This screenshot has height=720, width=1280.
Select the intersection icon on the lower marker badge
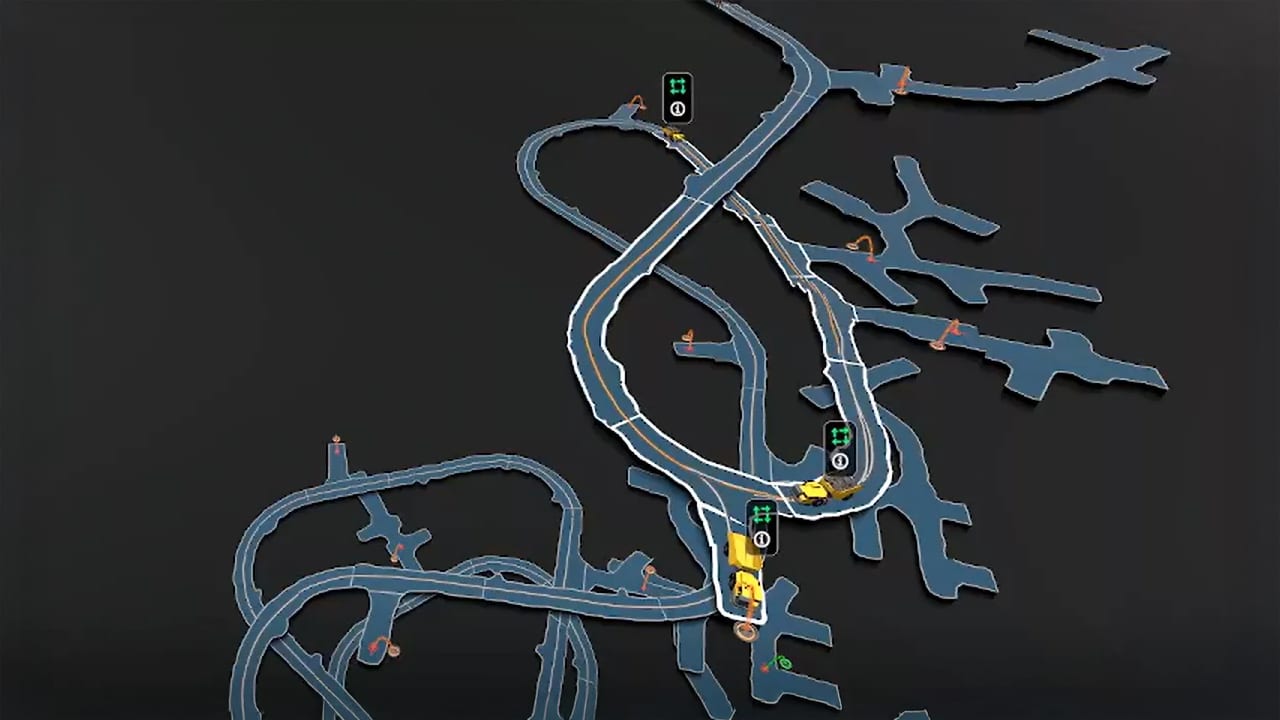[x=762, y=516]
